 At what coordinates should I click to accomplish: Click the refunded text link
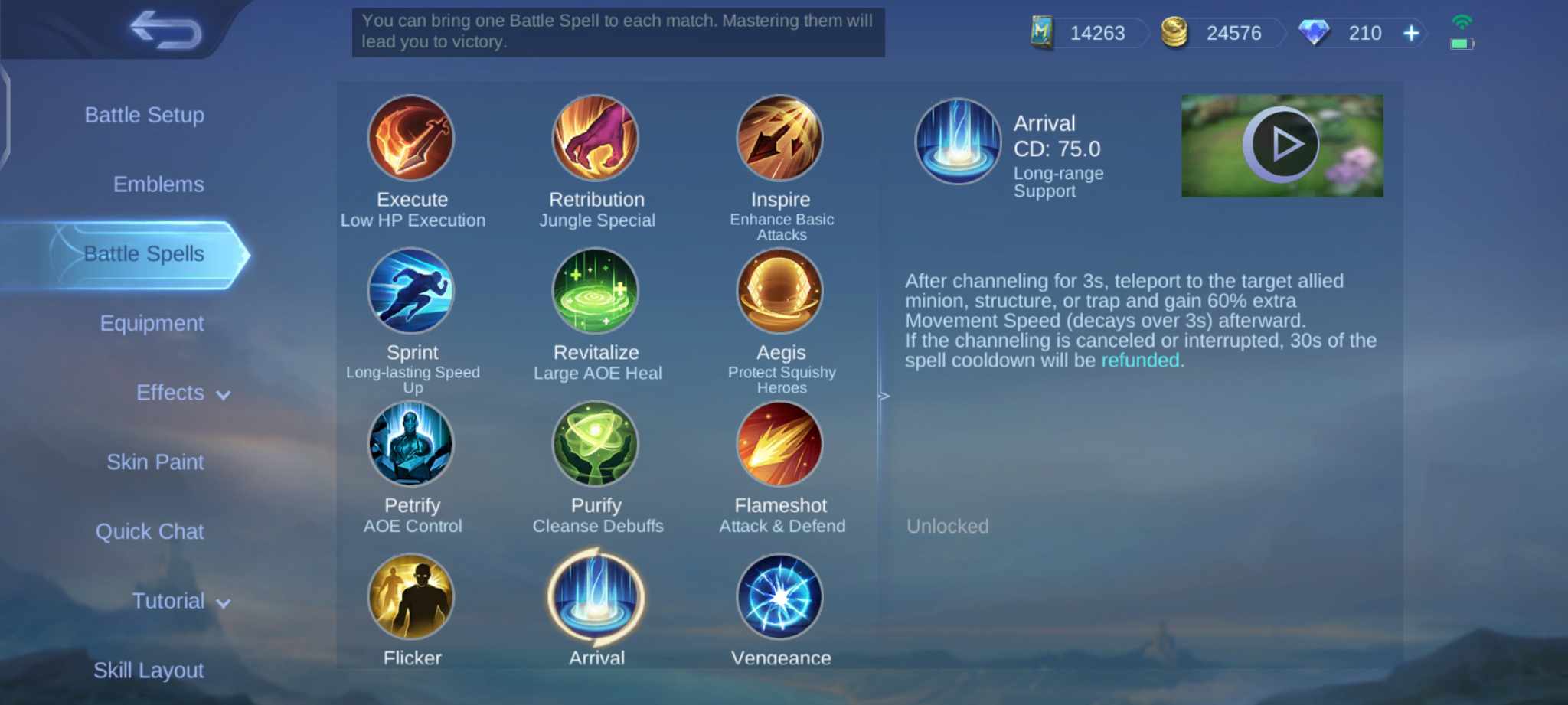[1140, 361]
